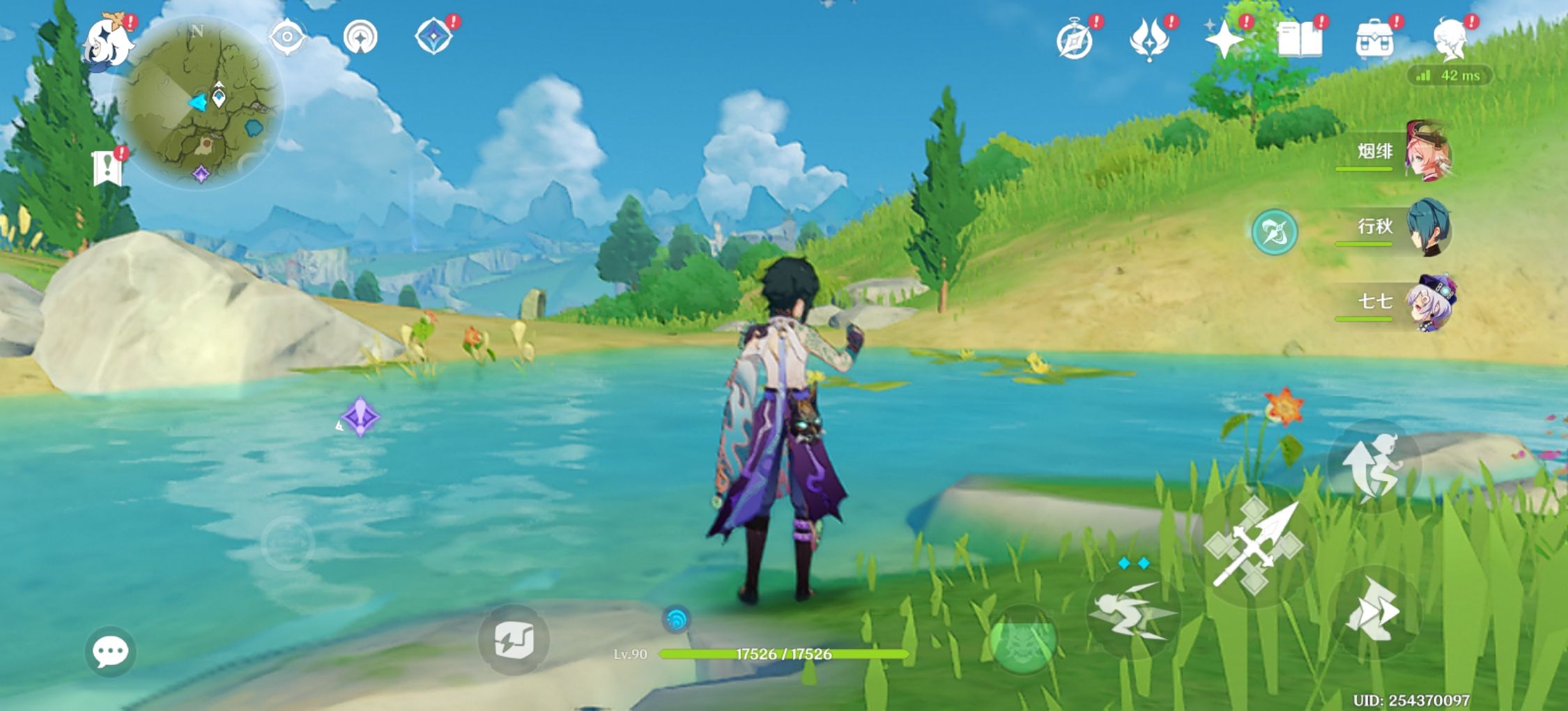Open the minimap

click(x=199, y=105)
